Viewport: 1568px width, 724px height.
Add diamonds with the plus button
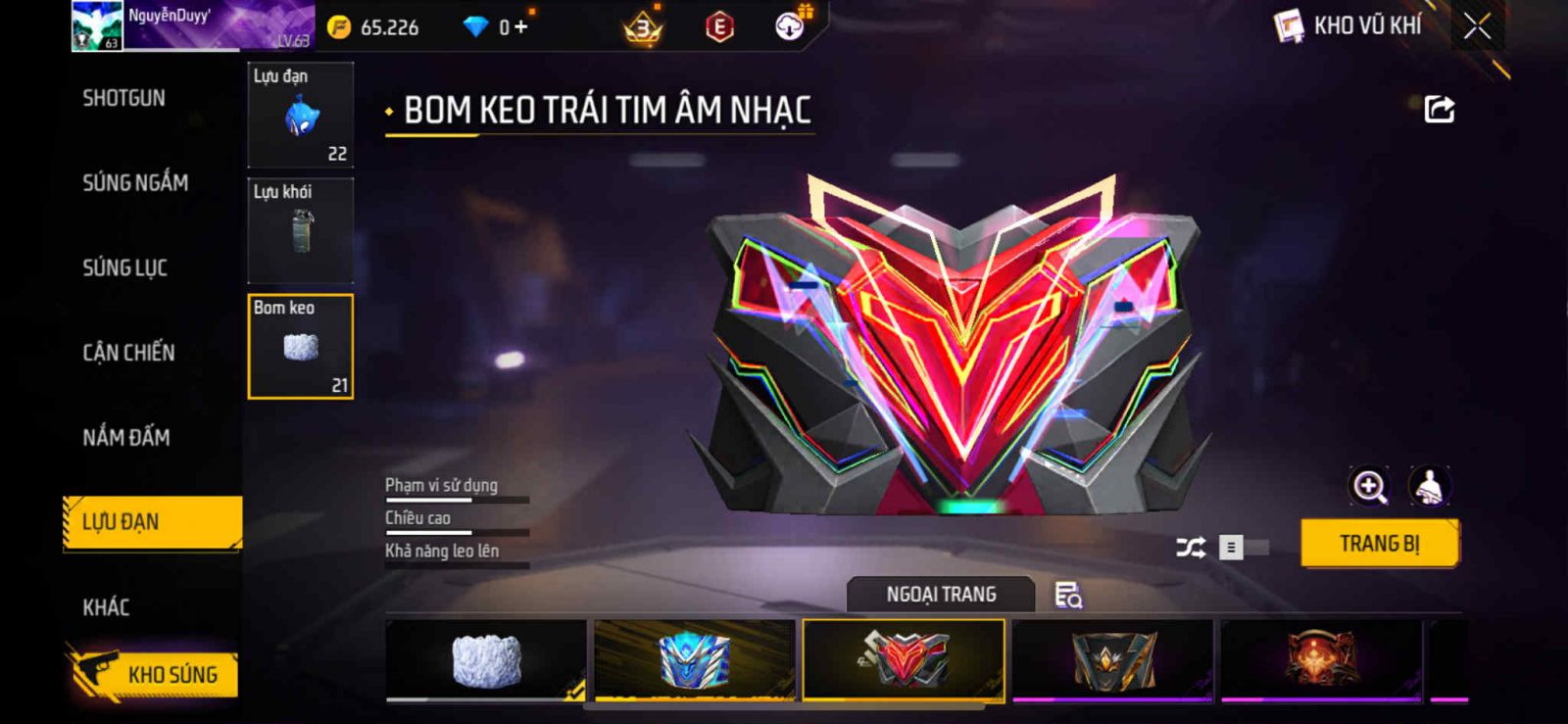pos(520,27)
